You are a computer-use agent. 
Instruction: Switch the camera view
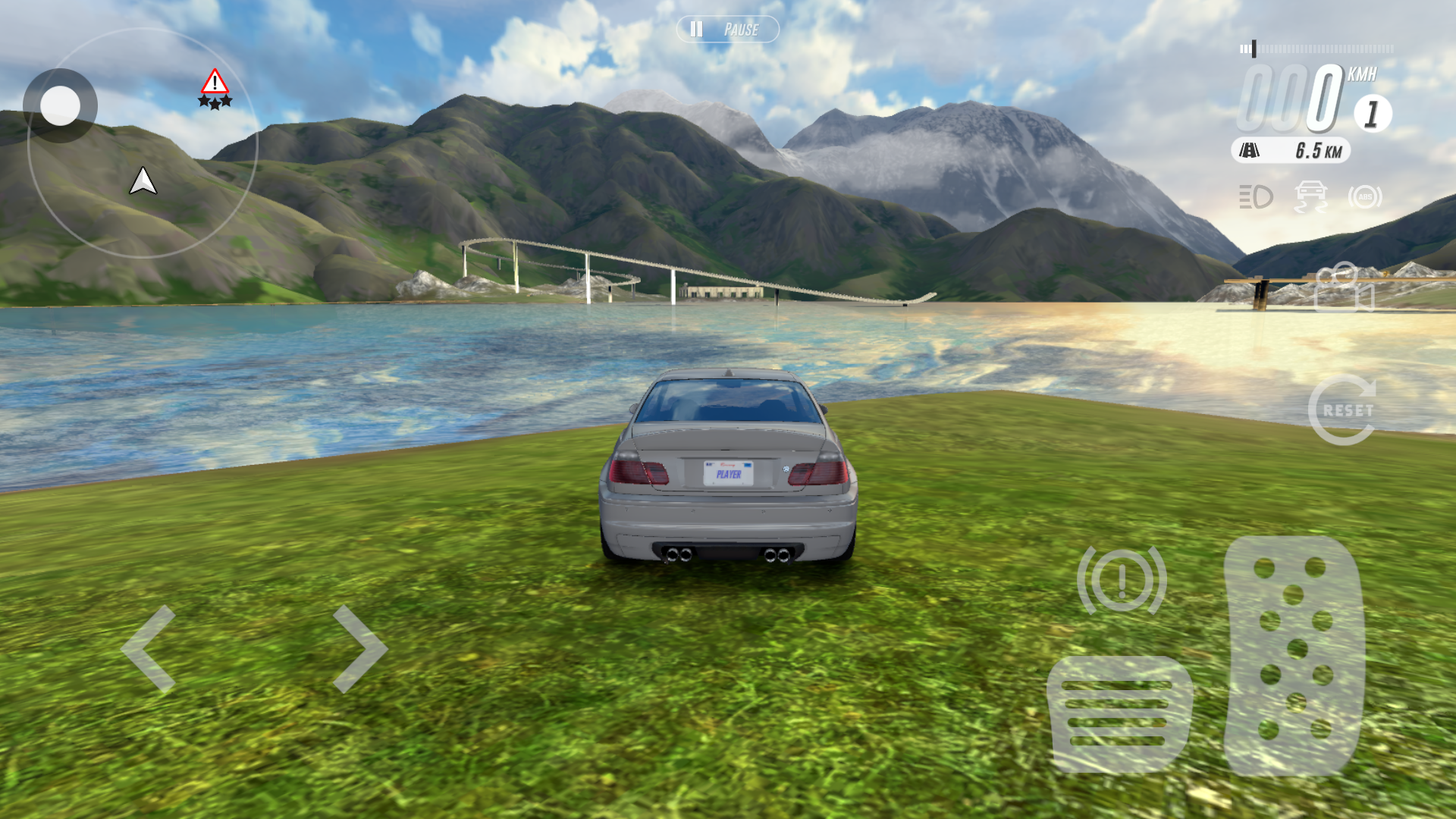pos(1344,287)
